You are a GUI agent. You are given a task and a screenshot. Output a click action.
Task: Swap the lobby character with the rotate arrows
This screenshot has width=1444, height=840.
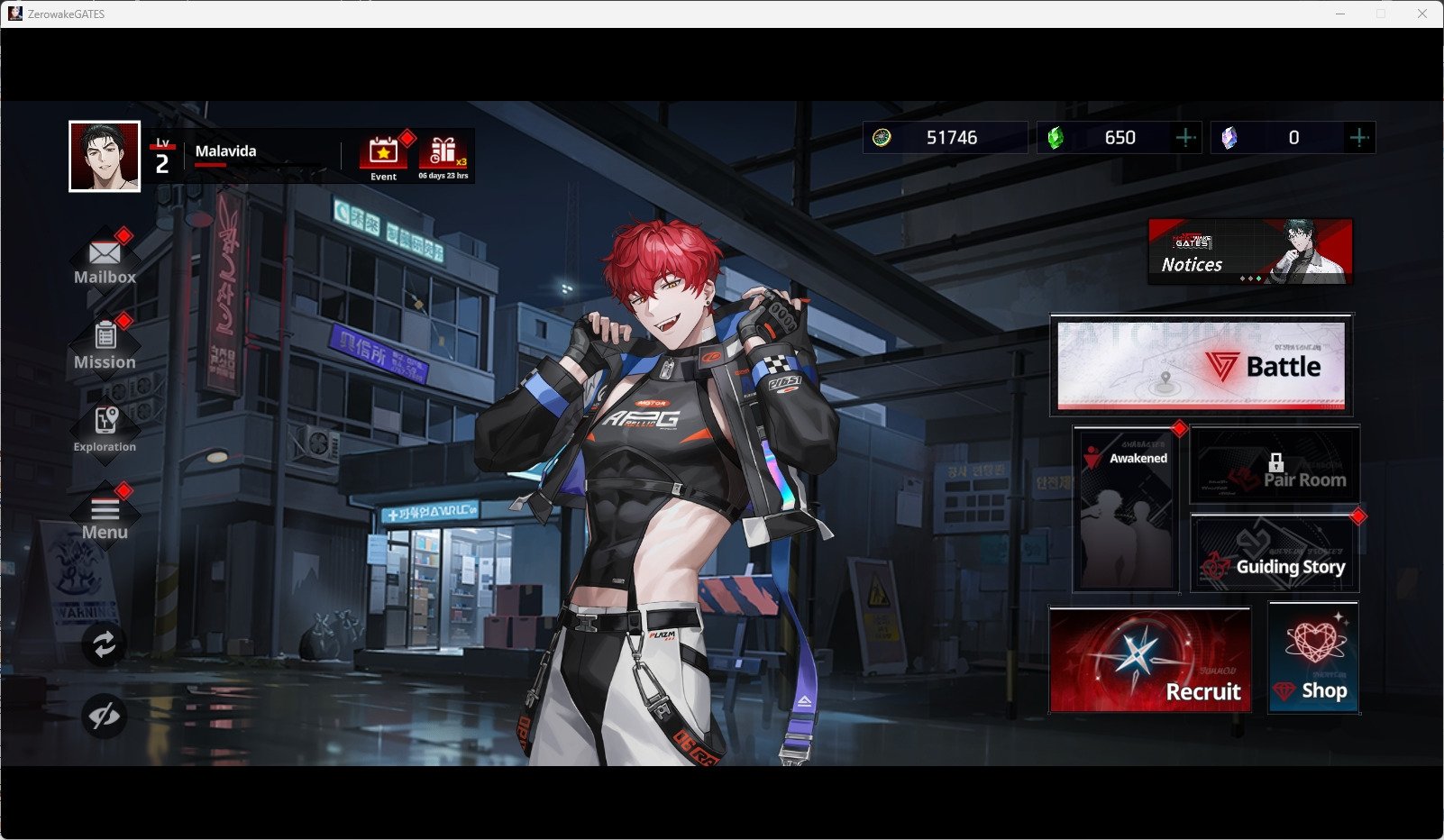pyautogui.click(x=105, y=644)
